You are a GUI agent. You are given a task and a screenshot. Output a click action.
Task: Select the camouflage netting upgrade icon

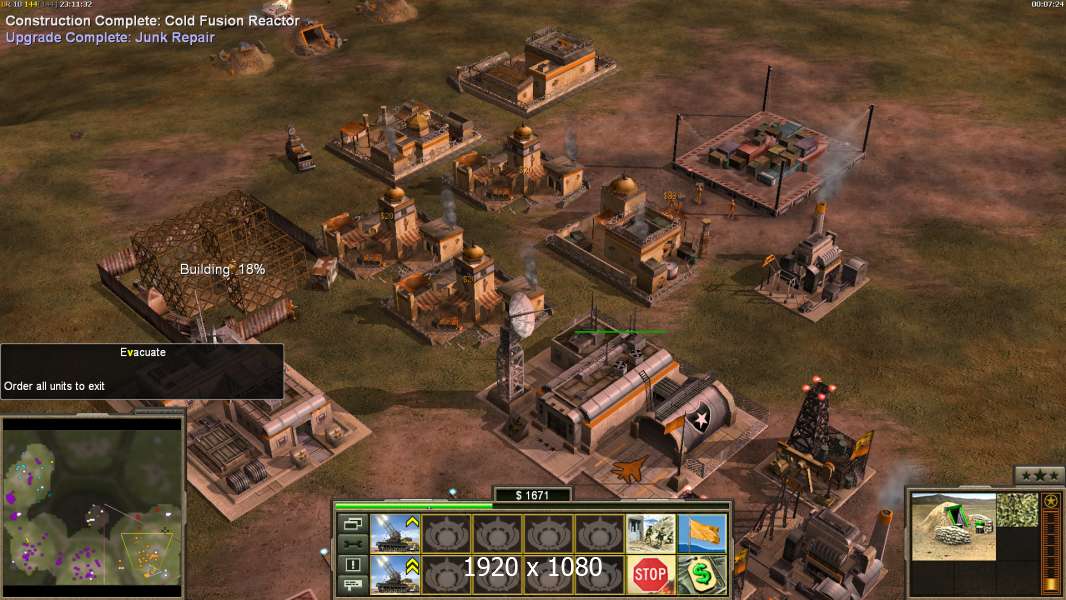(1017, 510)
